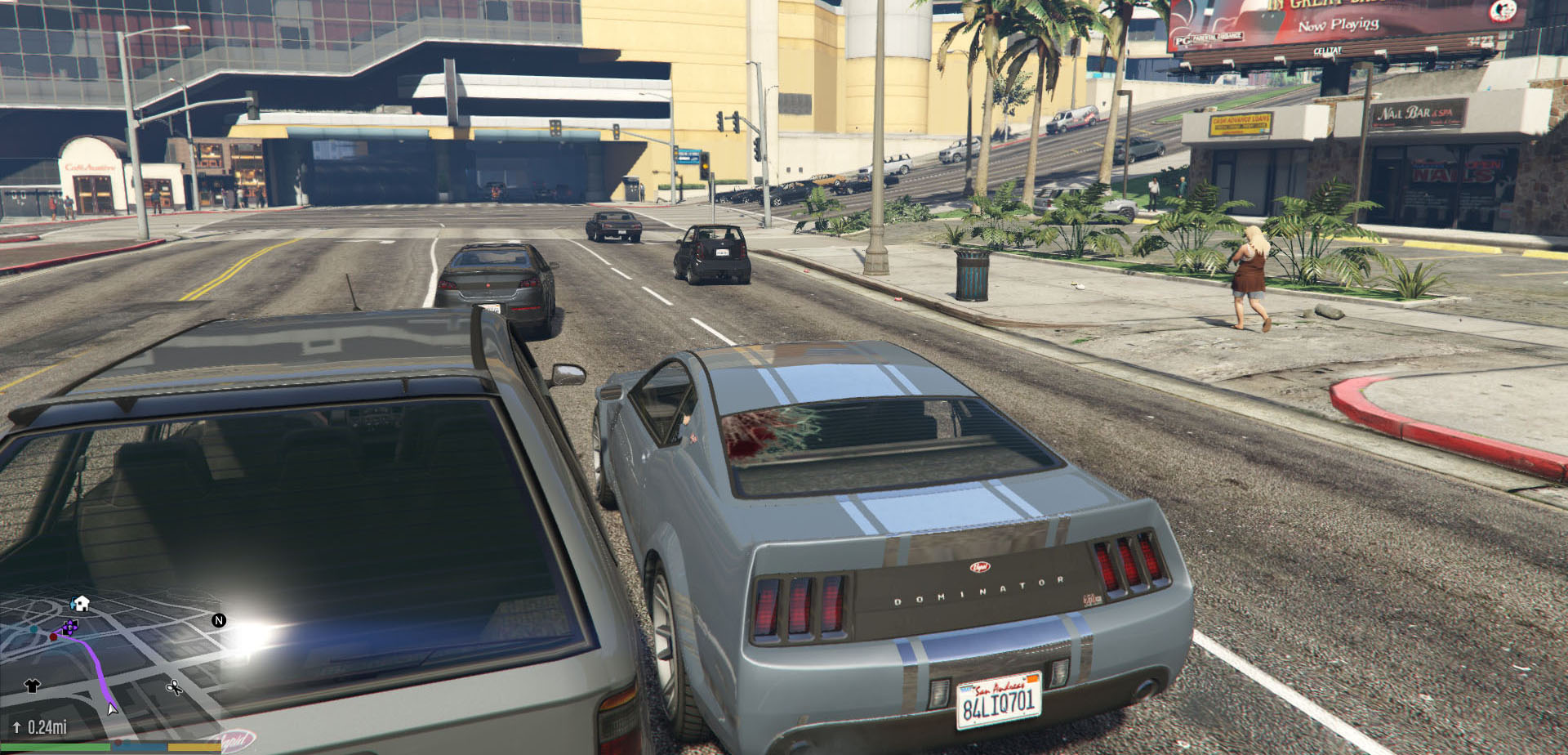Select the barber shop scissors marker
Image resolution: width=1568 pixels, height=755 pixels.
174,687
